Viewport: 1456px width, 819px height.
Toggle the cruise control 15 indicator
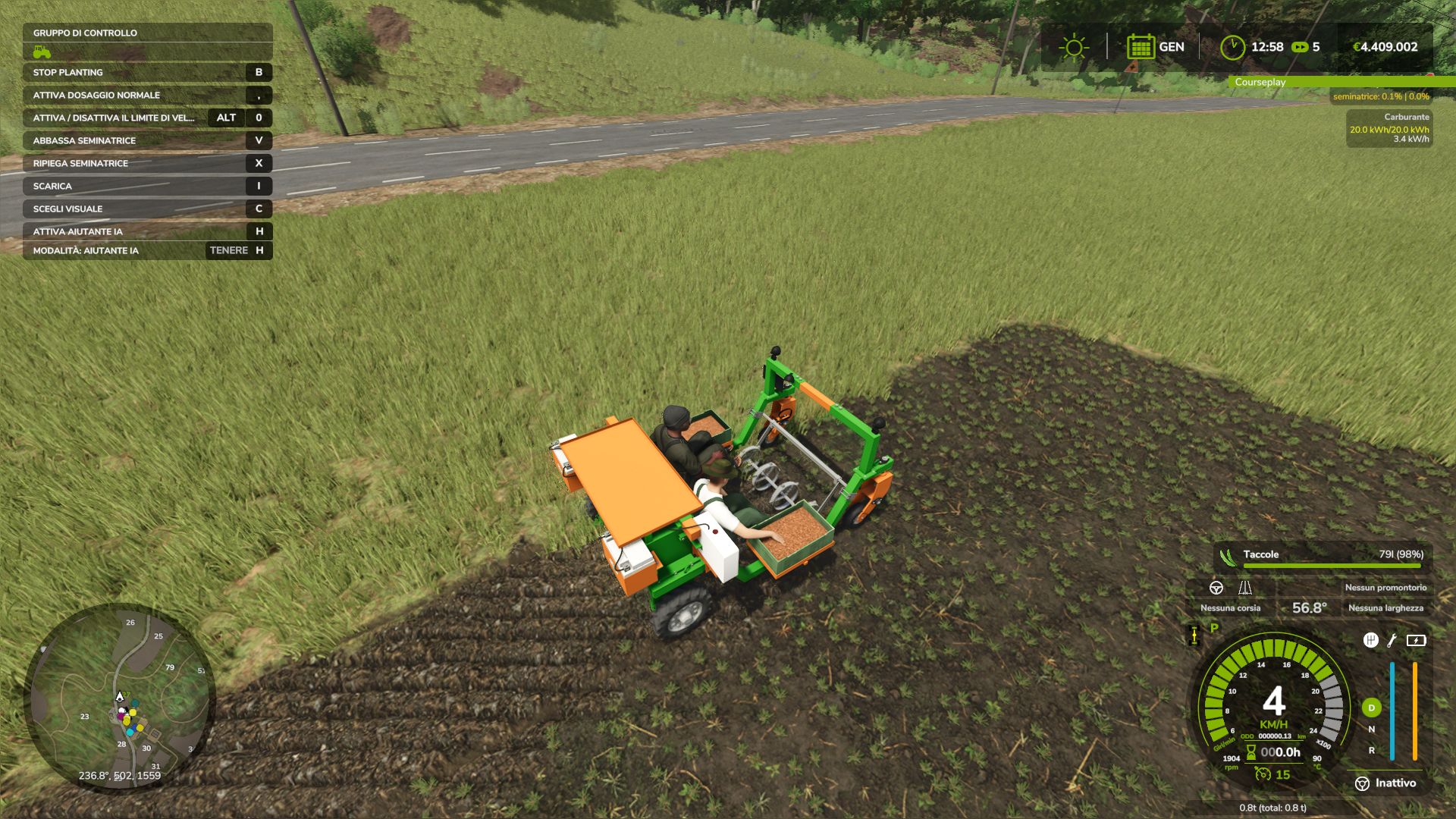tap(1269, 776)
